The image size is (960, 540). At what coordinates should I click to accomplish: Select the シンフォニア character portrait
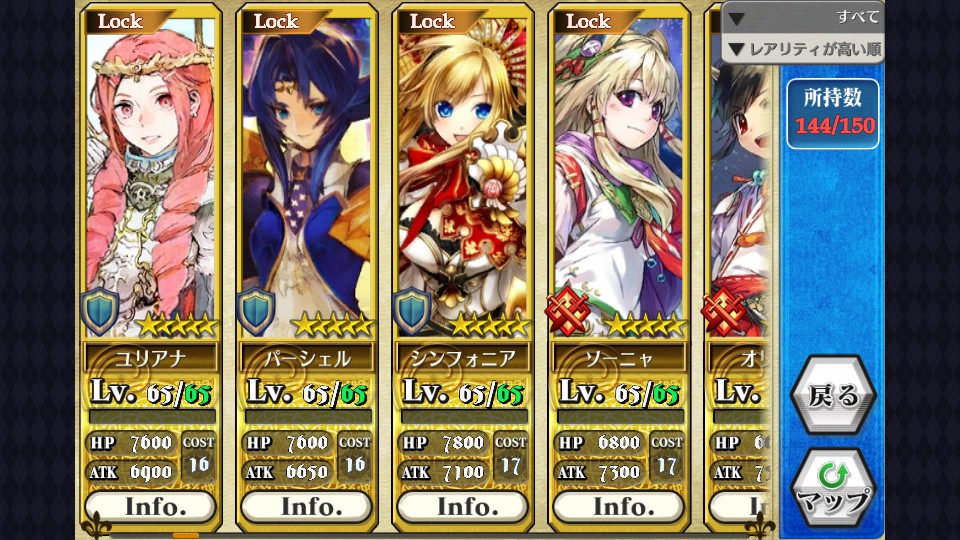coord(462,180)
